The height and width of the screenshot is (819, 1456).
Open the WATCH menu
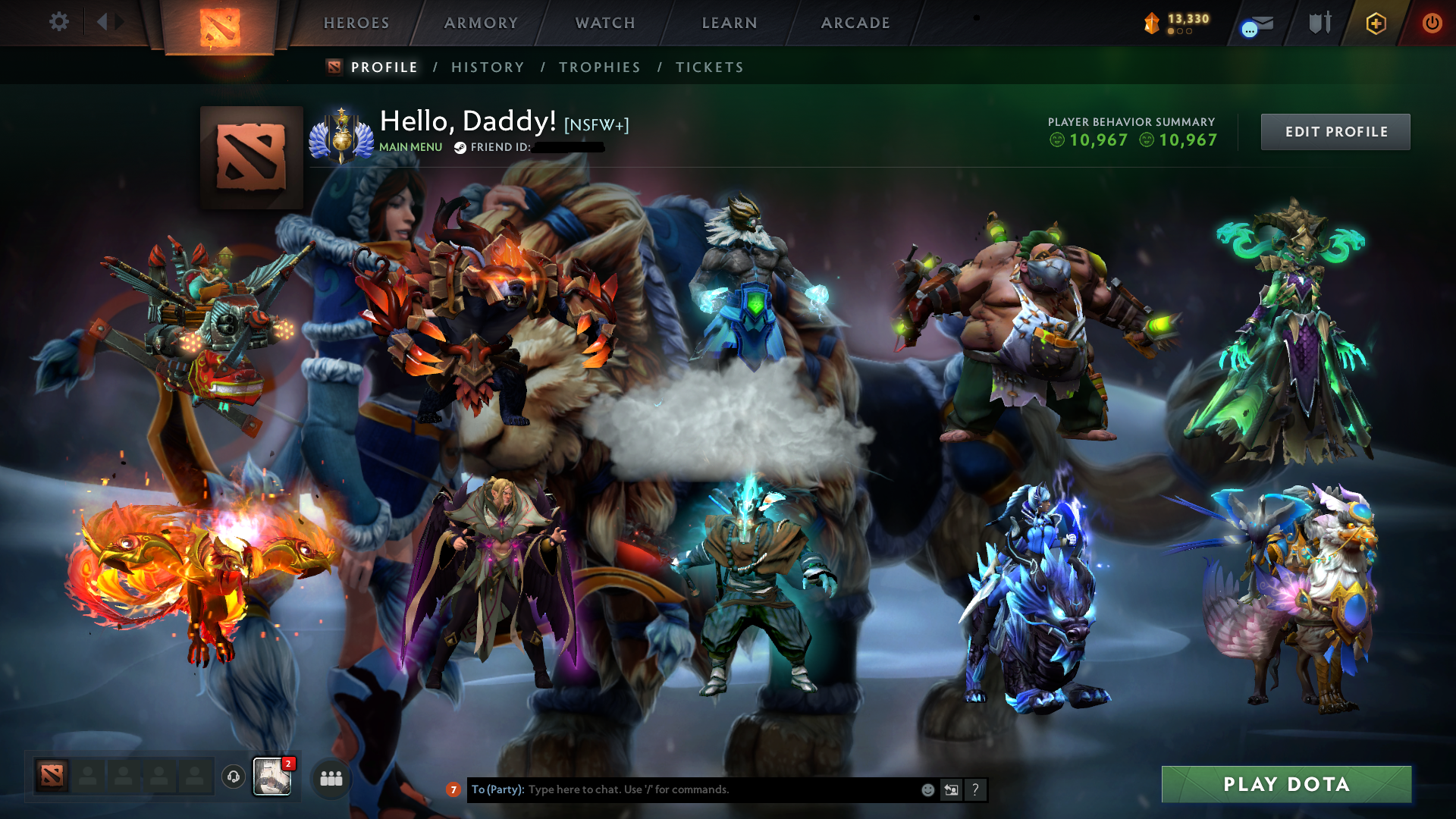pyautogui.click(x=604, y=23)
